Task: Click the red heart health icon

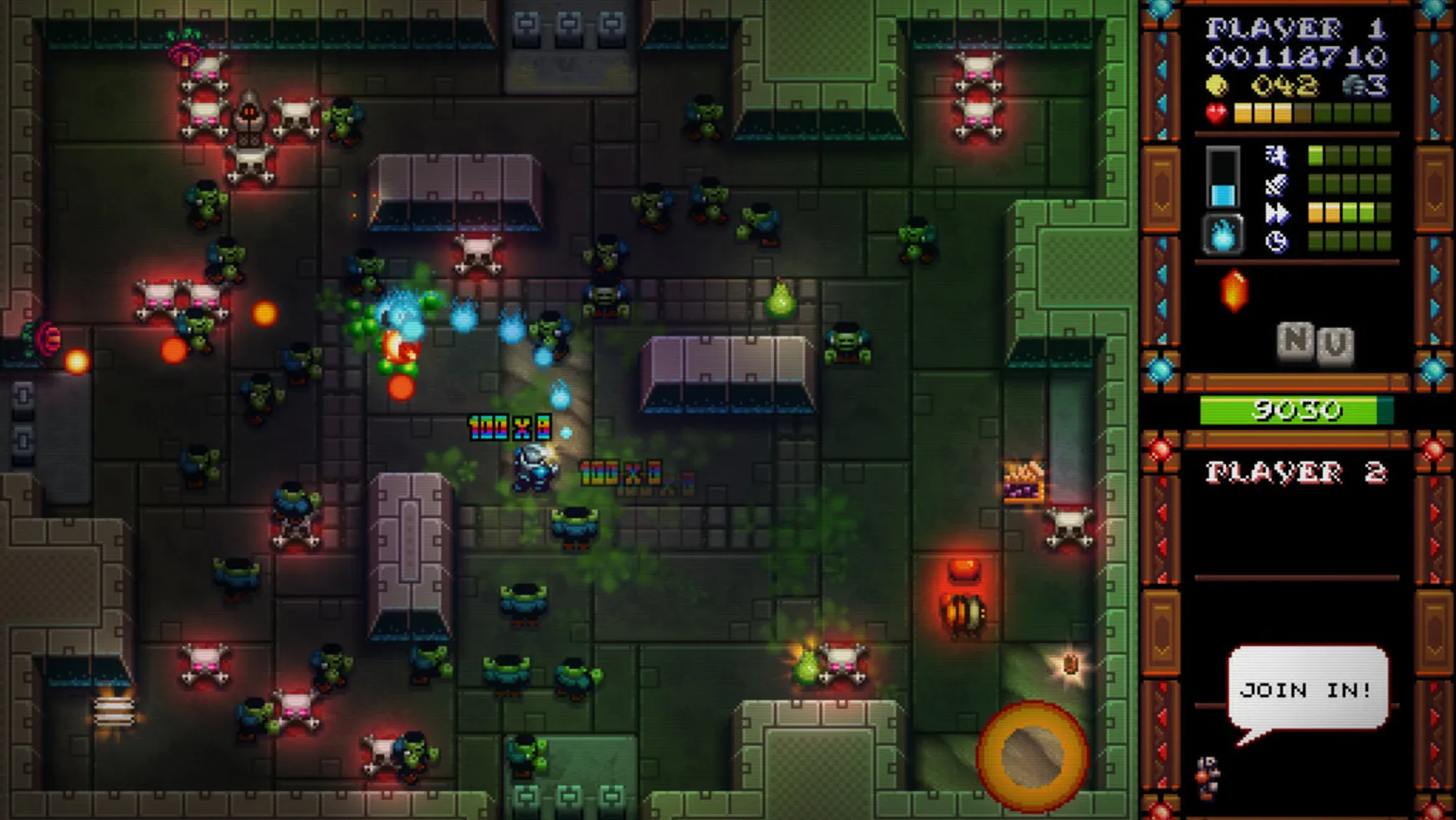Action: [1217, 113]
